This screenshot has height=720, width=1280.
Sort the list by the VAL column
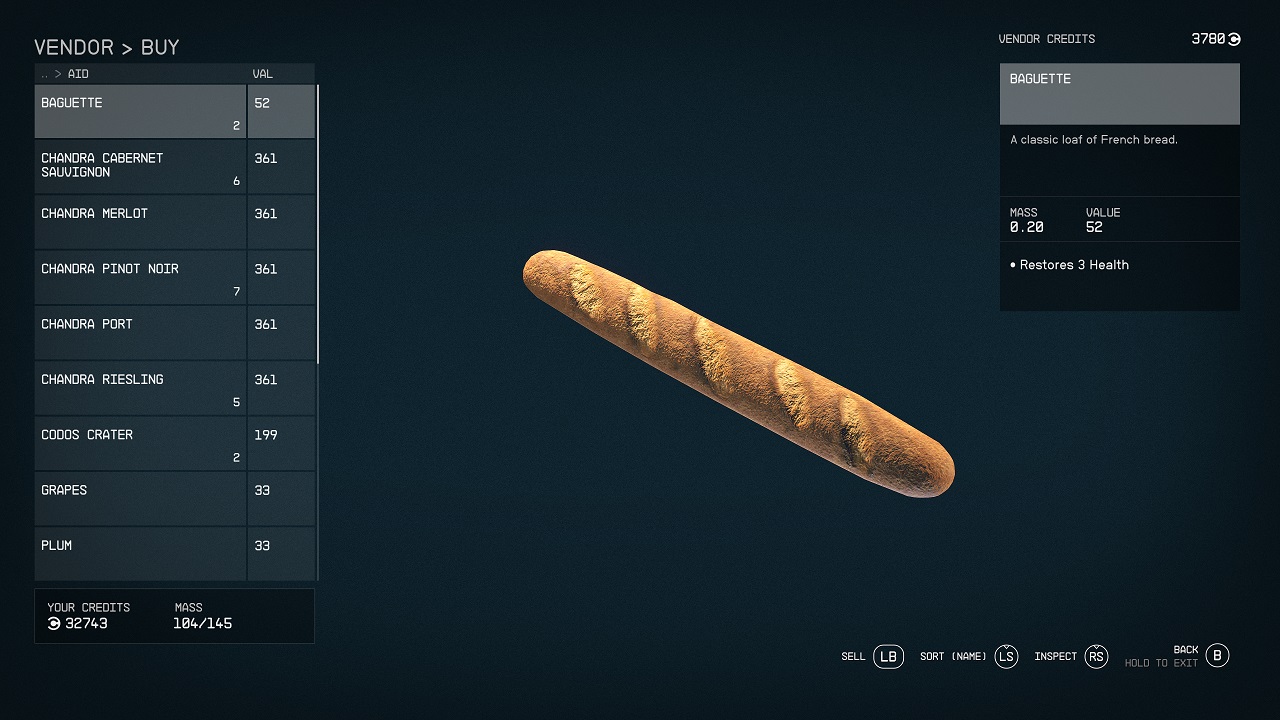263,74
